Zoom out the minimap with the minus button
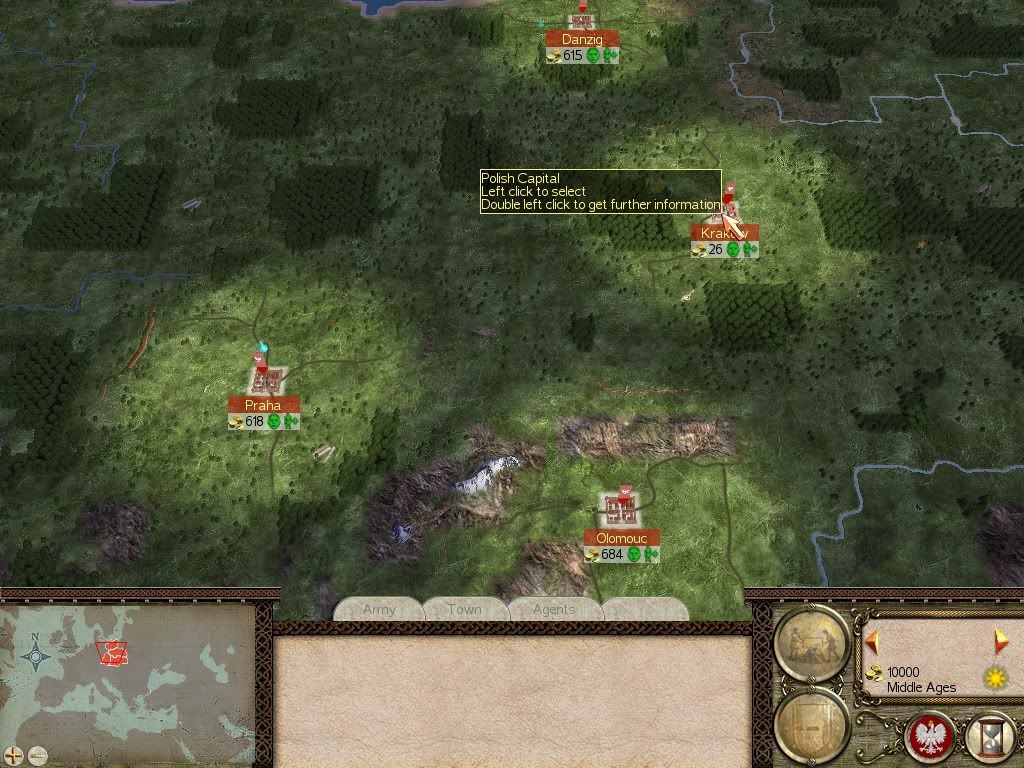The image size is (1024, 768). pyautogui.click(x=37, y=755)
